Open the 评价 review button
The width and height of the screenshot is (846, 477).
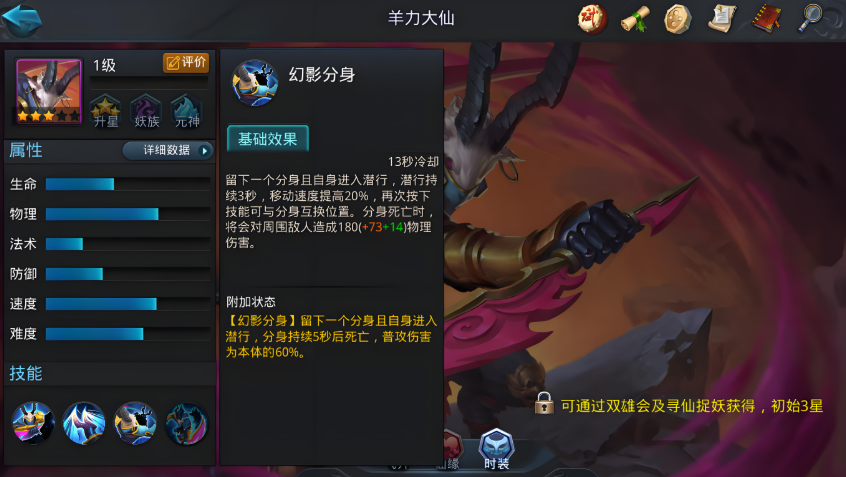pyautogui.click(x=186, y=63)
